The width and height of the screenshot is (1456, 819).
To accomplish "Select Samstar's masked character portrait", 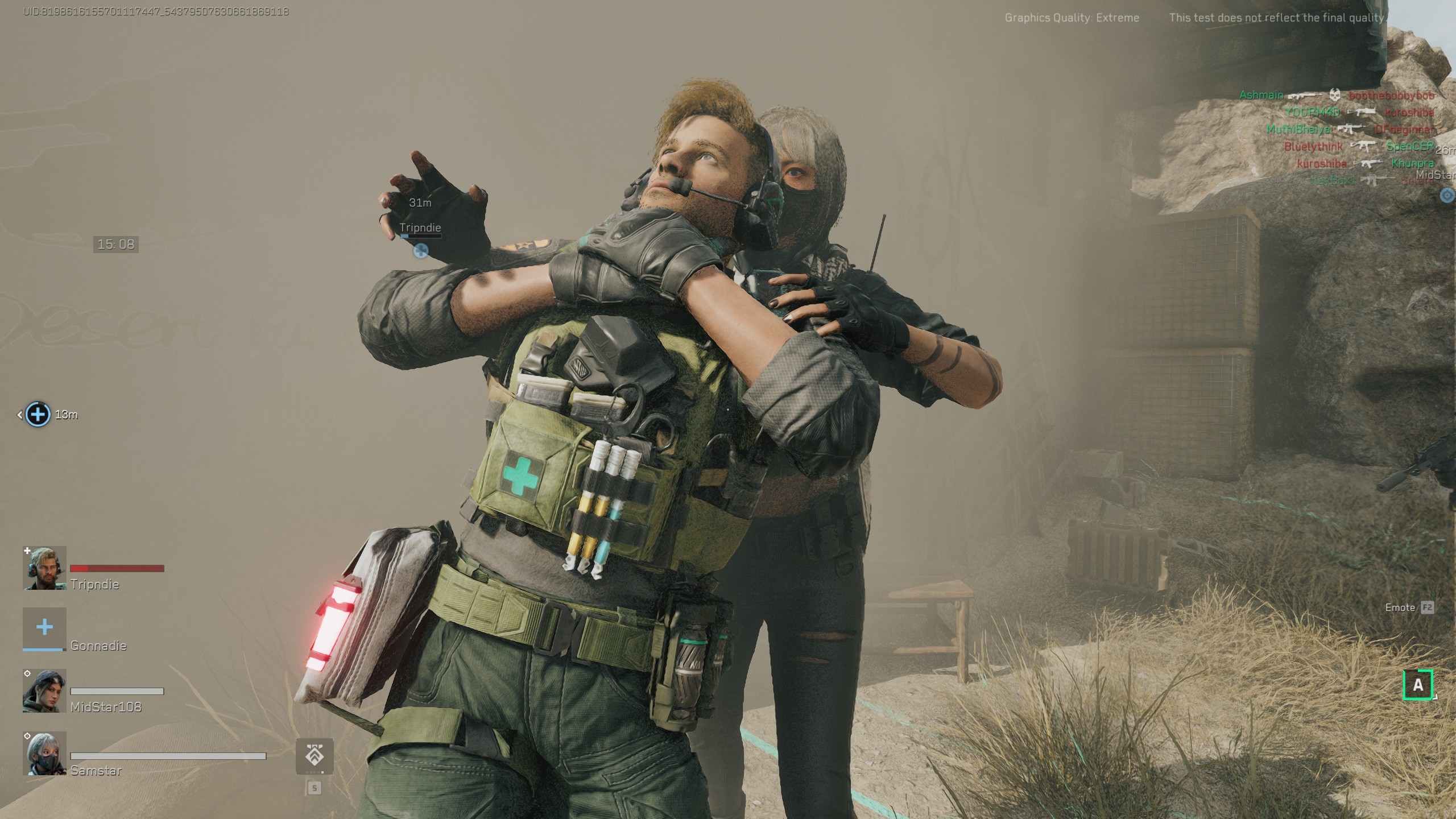I will click(x=44, y=753).
